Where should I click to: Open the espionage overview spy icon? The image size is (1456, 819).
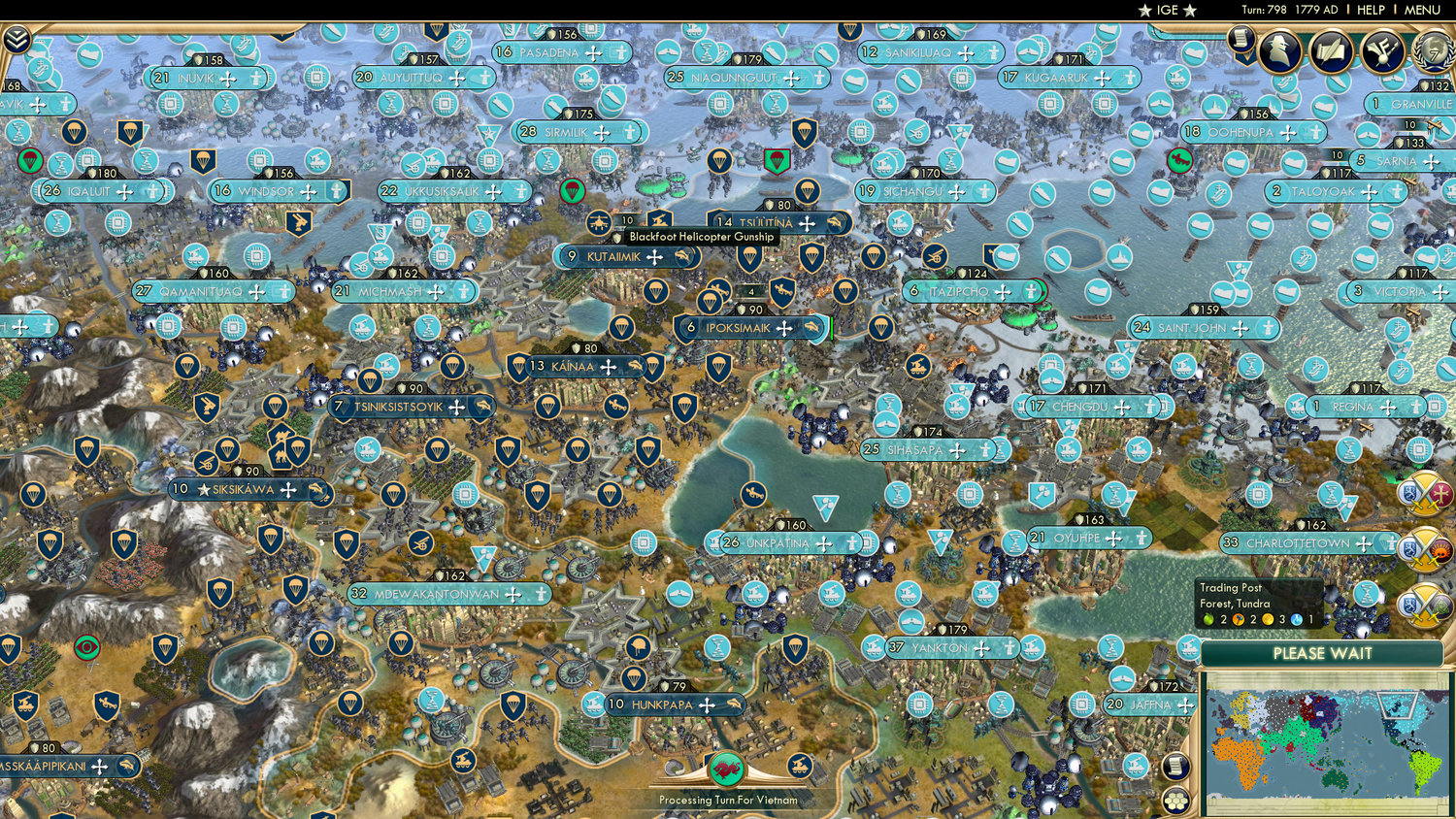(x=1281, y=50)
